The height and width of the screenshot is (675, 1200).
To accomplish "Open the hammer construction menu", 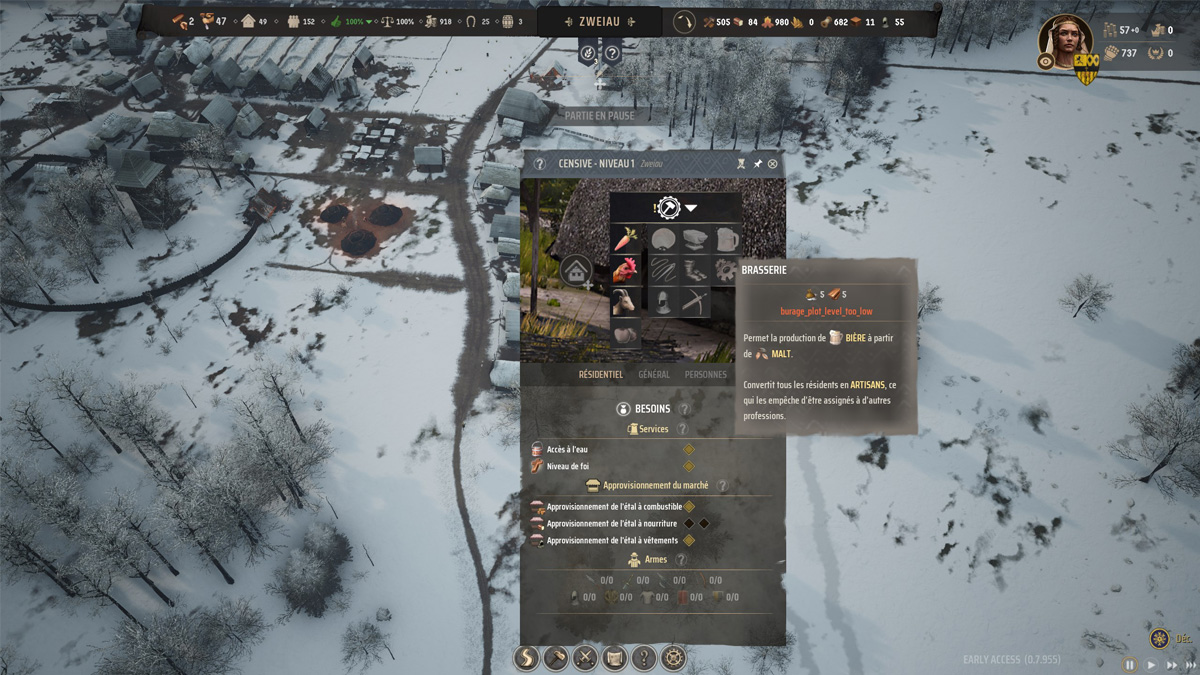I will [x=556, y=658].
